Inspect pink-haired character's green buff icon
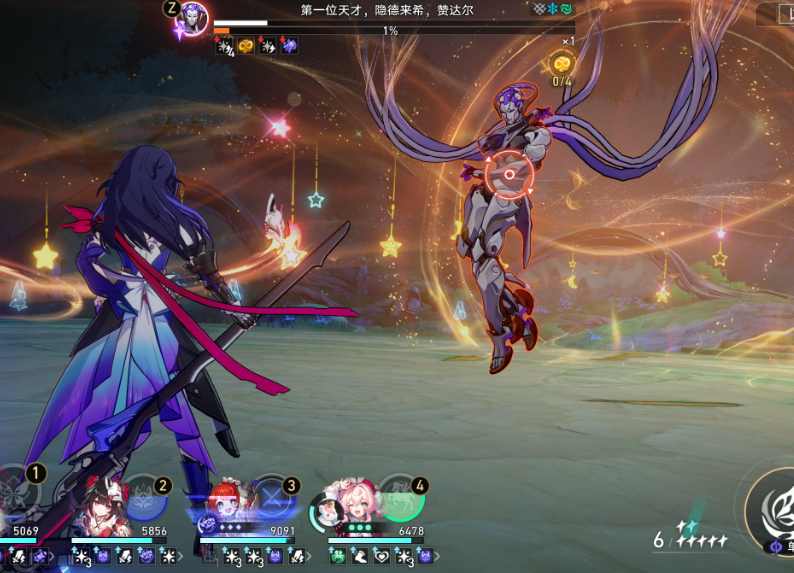 pyautogui.click(x=337, y=555)
